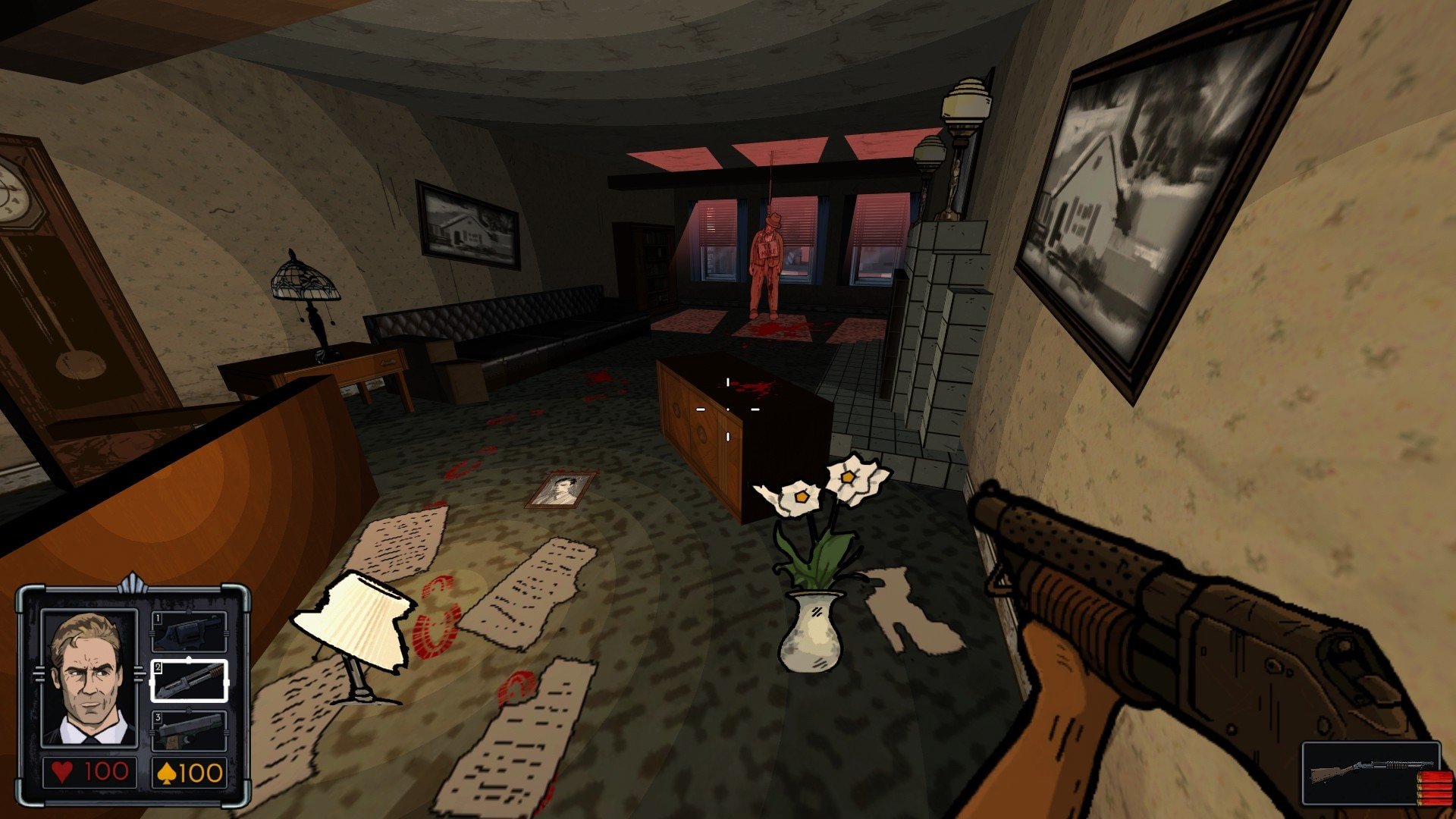Image resolution: width=1456 pixels, height=819 pixels.
Task: Switch to the pistol in slot 3
Action: pos(189,730)
